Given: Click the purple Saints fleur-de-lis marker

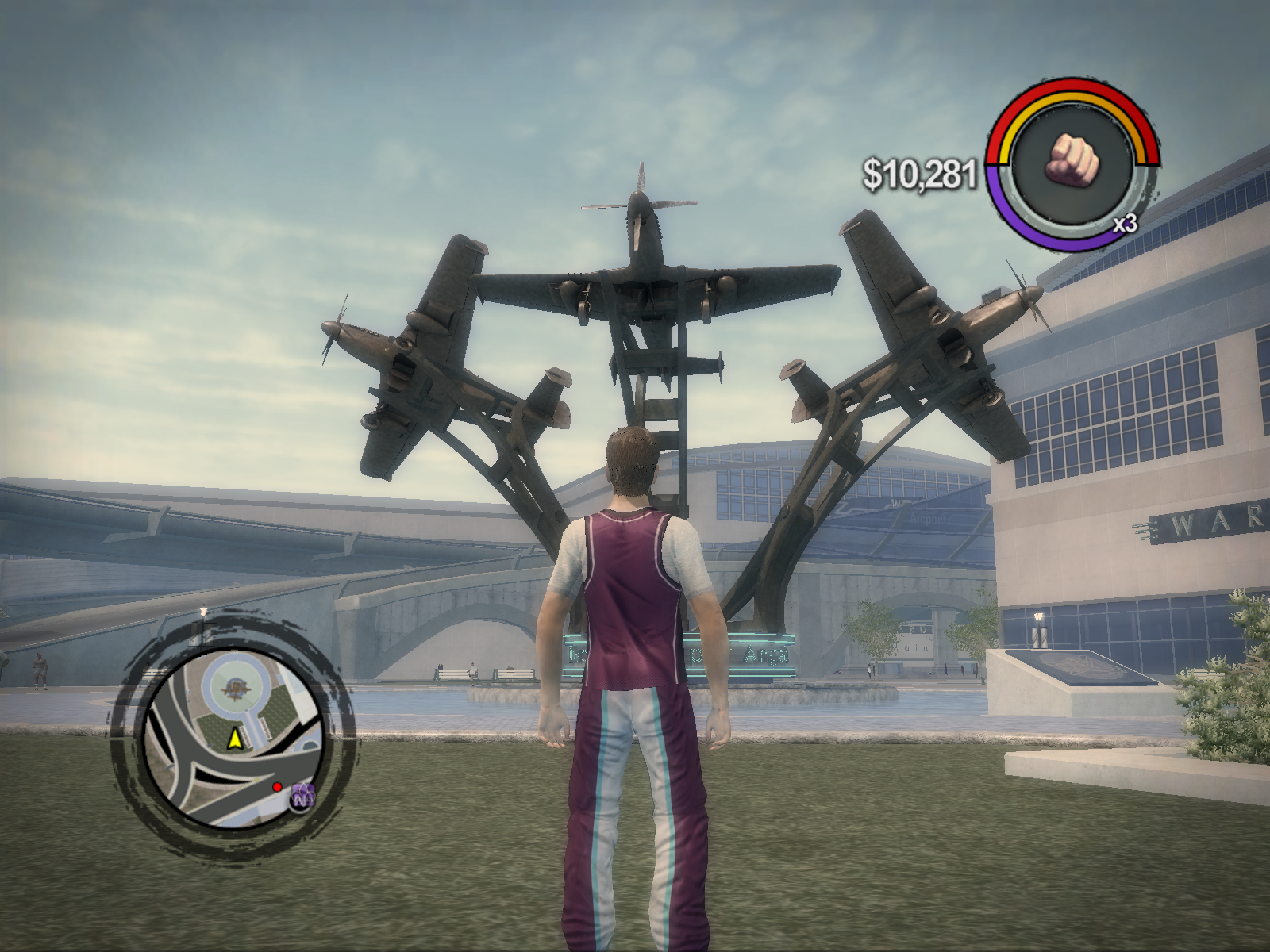Looking at the screenshot, I should point(302,795).
